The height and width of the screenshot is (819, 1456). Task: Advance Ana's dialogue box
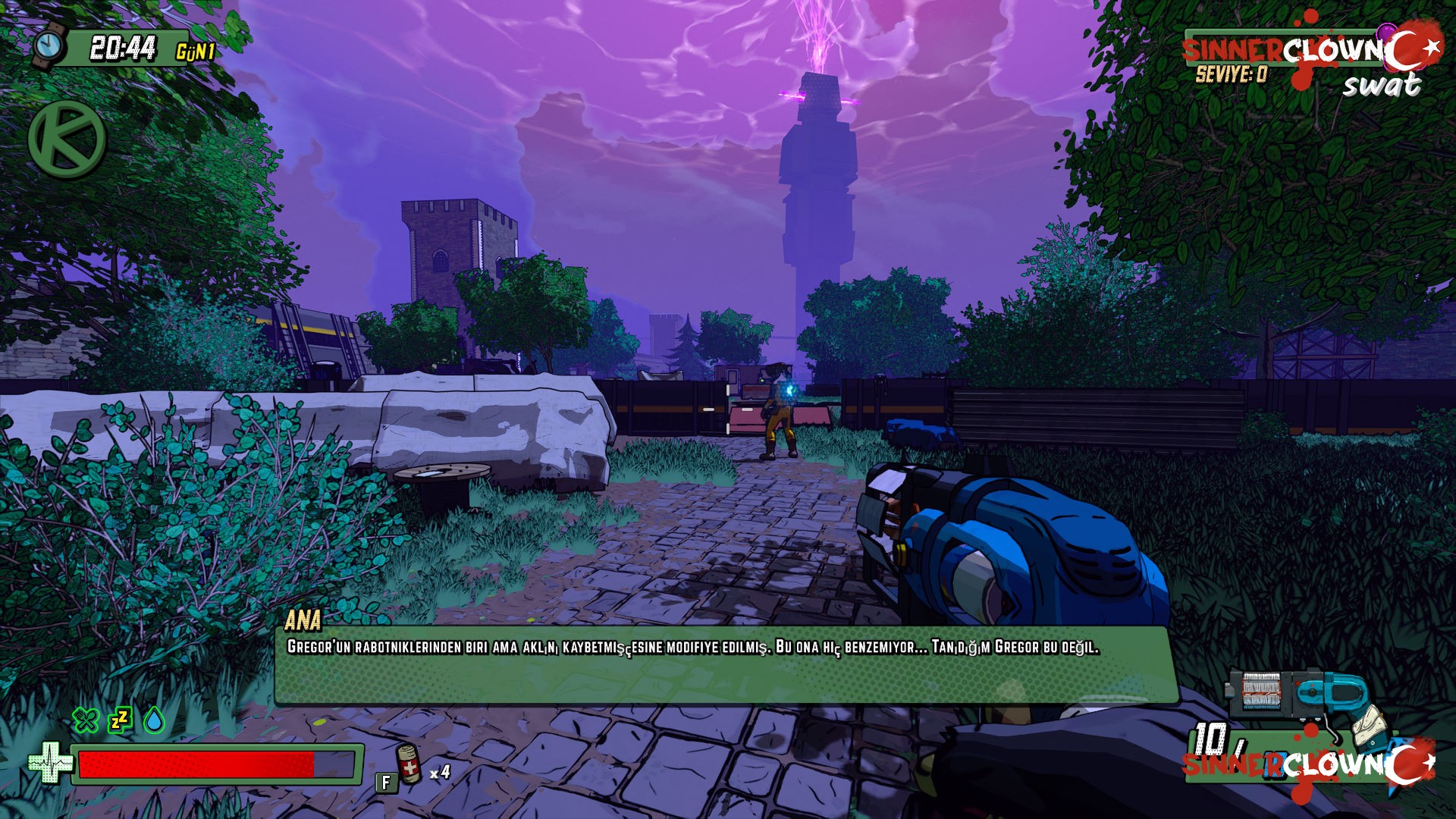coord(726,664)
